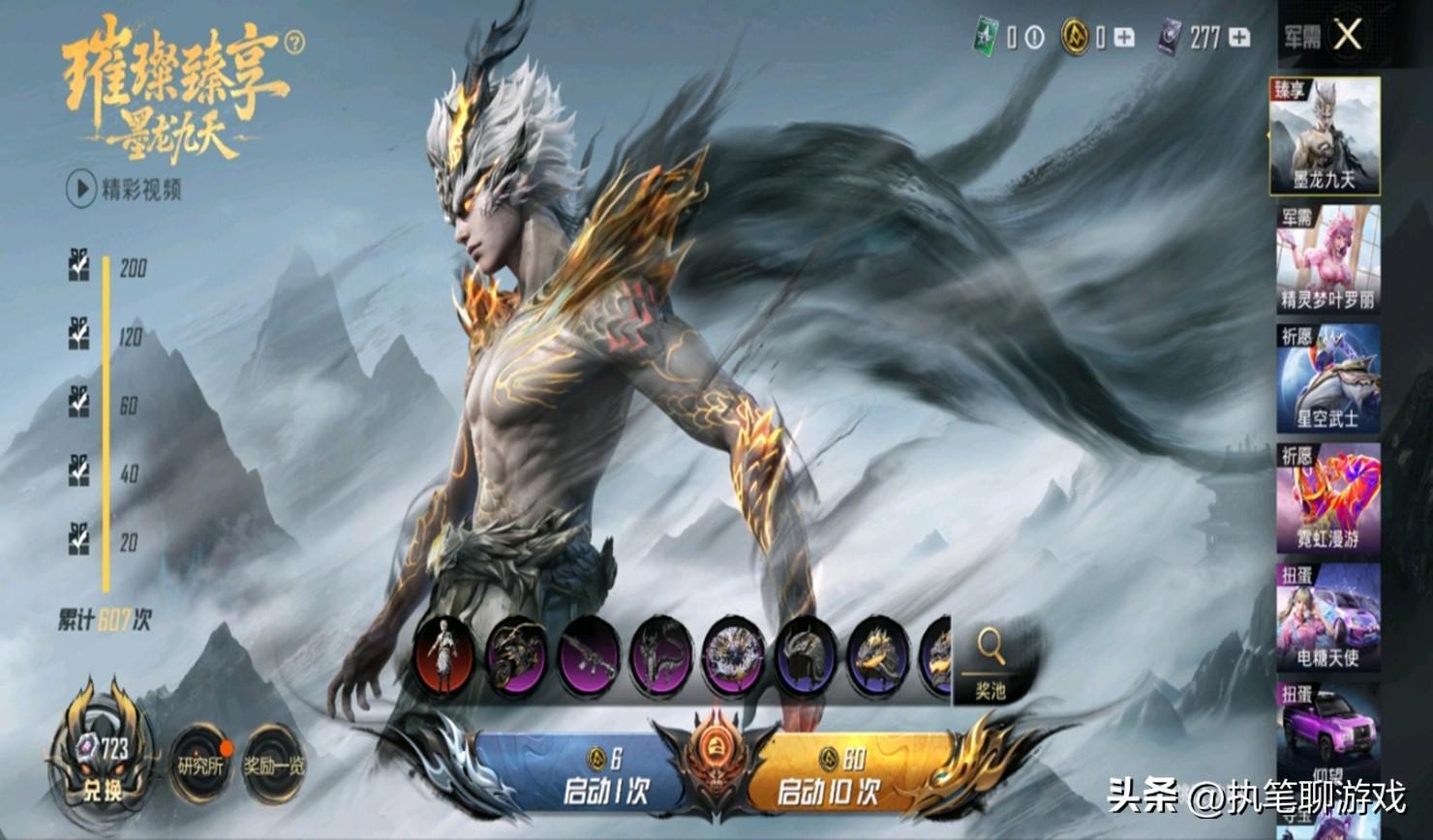The width and height of the screenshot is (1433, 840).
Task: Open the help question mark icon
Action: pyautogui.click(x=294, y=43)
